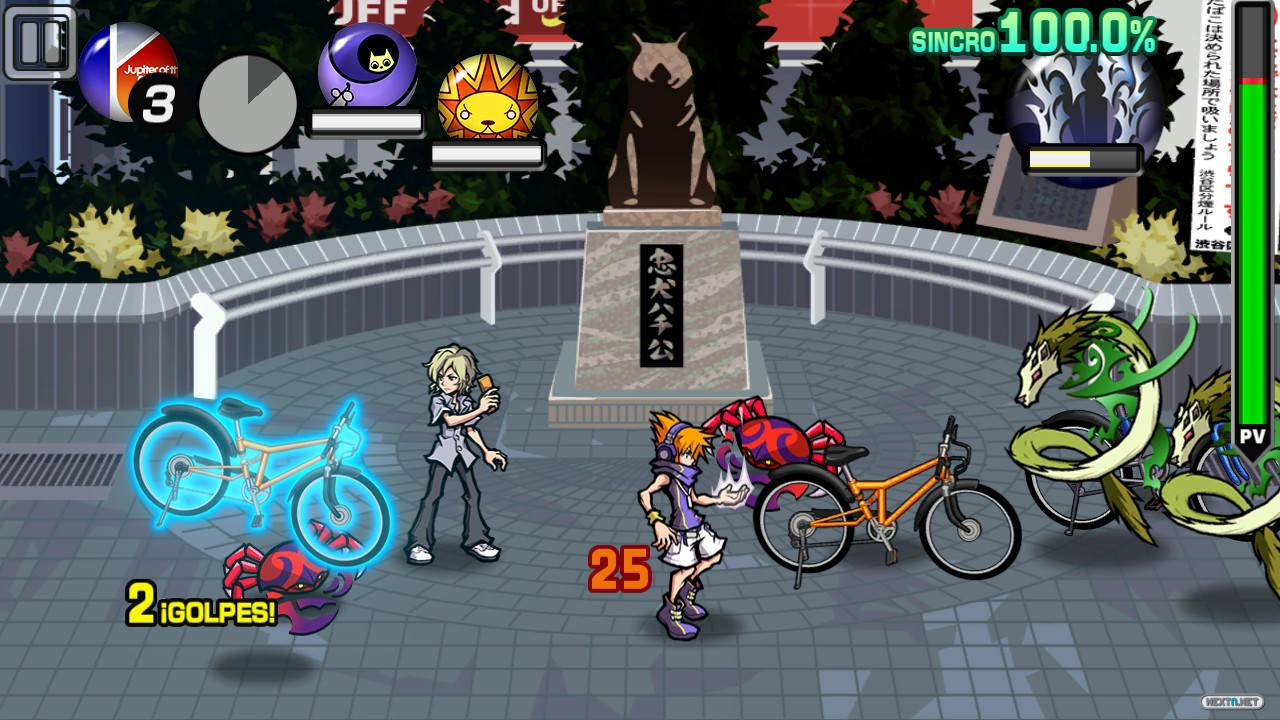The image size is (1280, 720).
Task: Activate the purple black cat pin
Action: click(x=367, y=68)
